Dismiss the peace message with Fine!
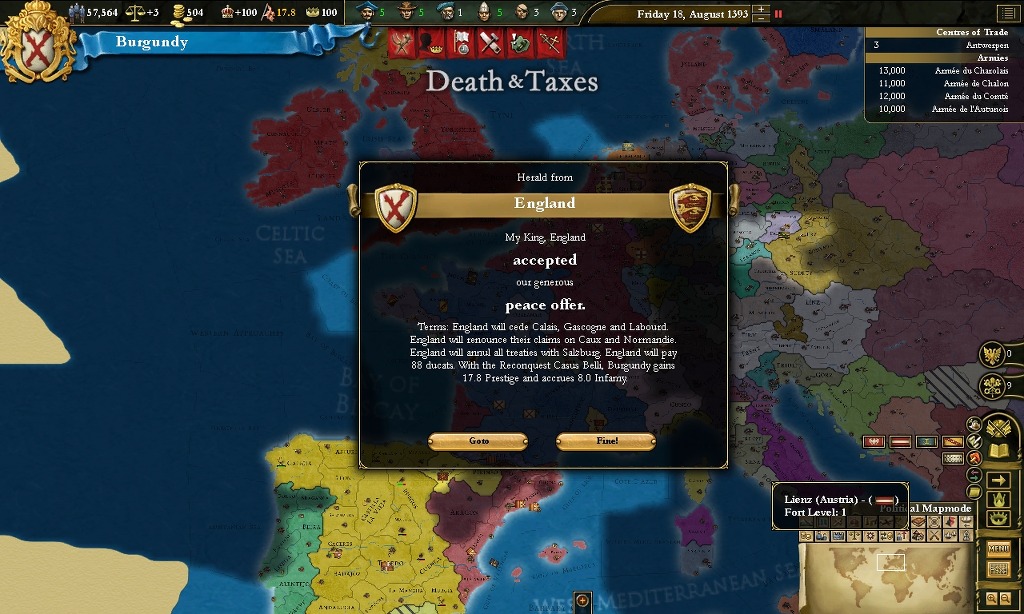Viewport: 1024px width, 614px height. pos(606,441)
